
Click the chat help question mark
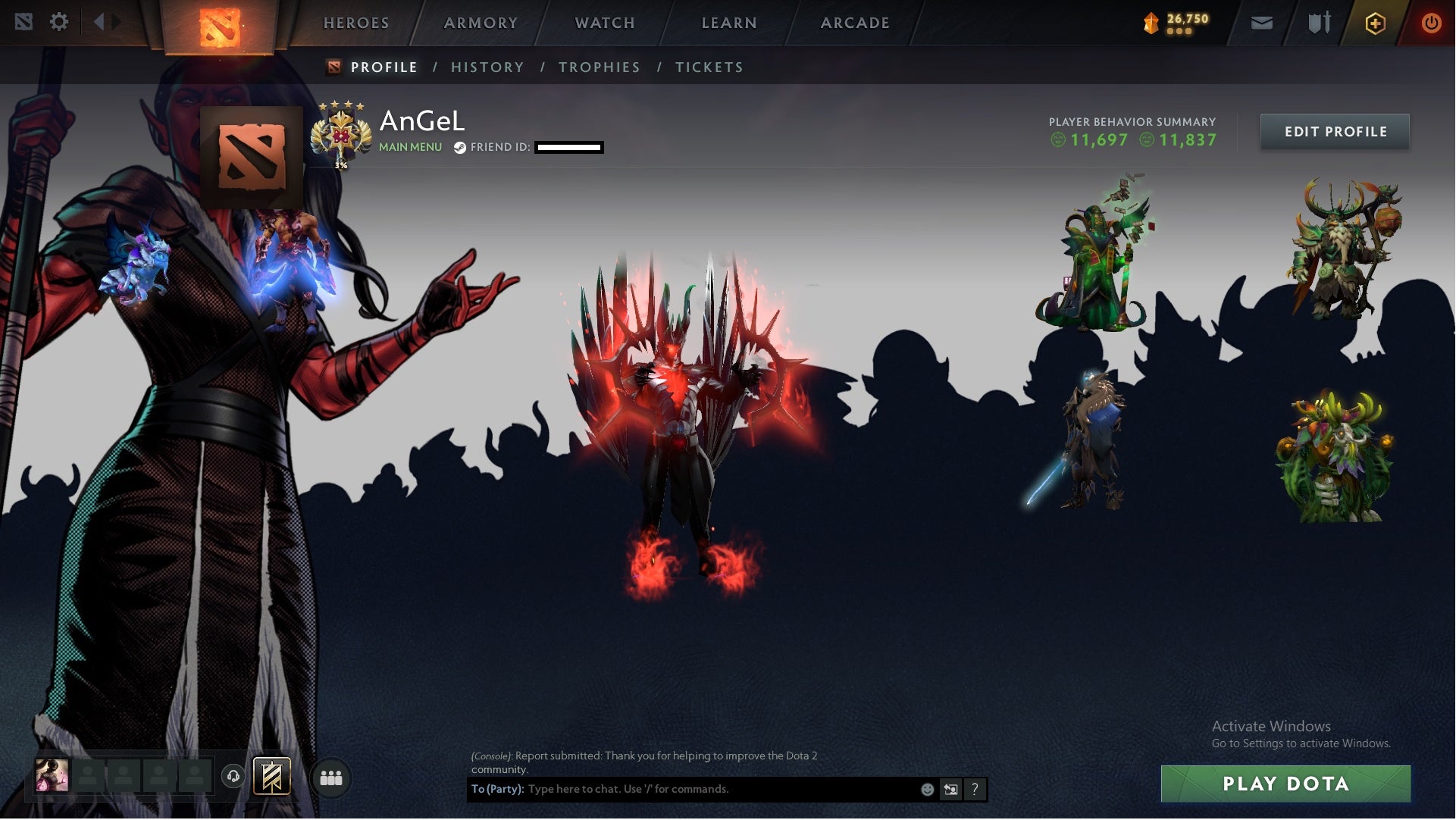click(x=974, y=789)
